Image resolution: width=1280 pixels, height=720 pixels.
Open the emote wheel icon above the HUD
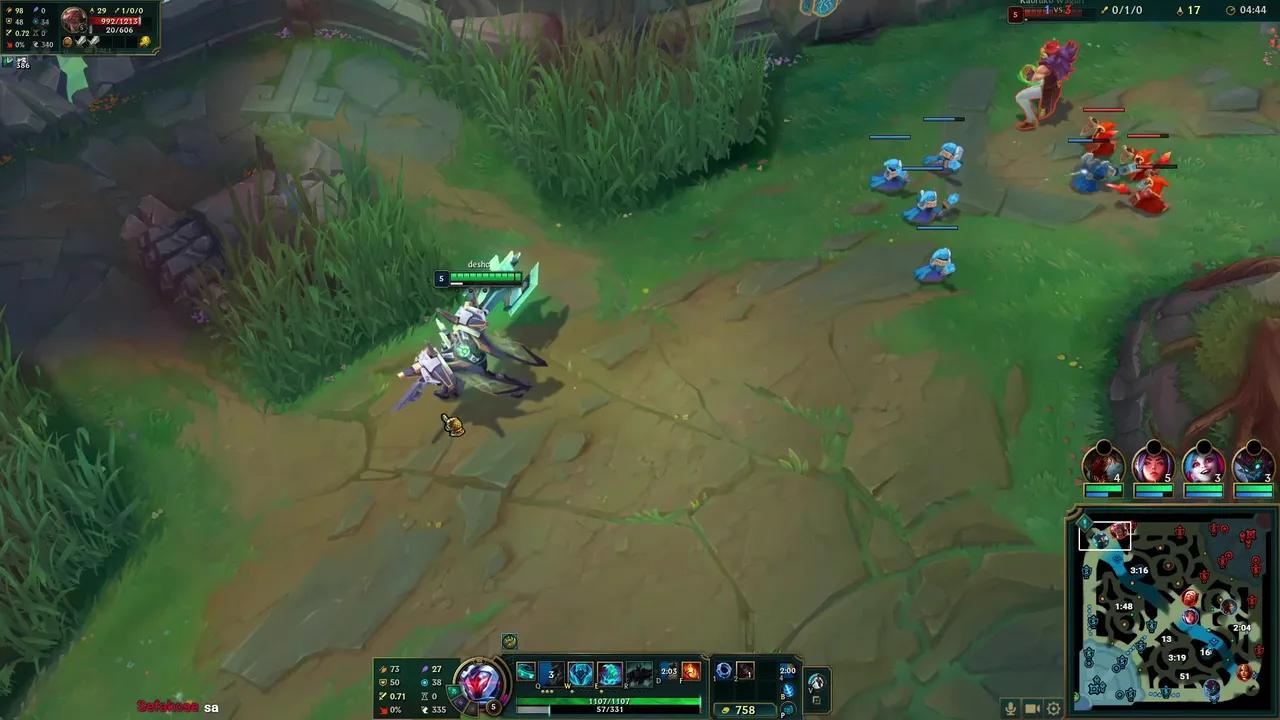[508, 643]
